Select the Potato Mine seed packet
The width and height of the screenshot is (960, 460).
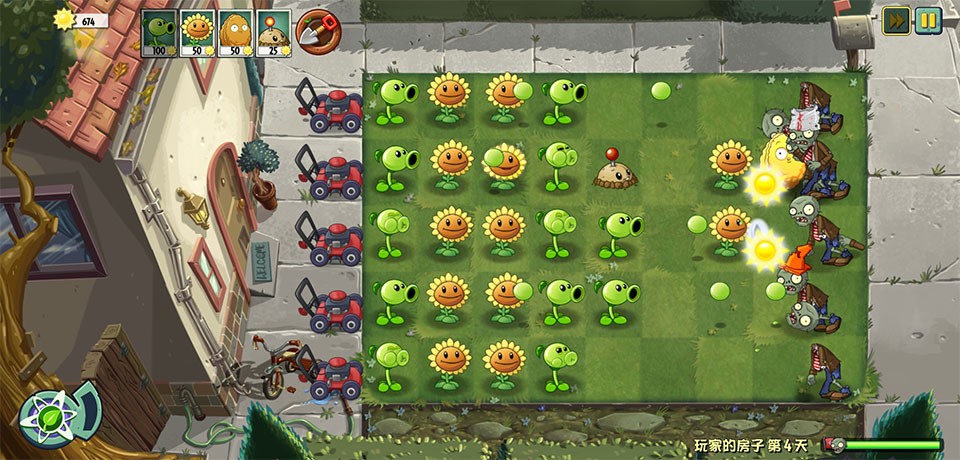(273, 33)
